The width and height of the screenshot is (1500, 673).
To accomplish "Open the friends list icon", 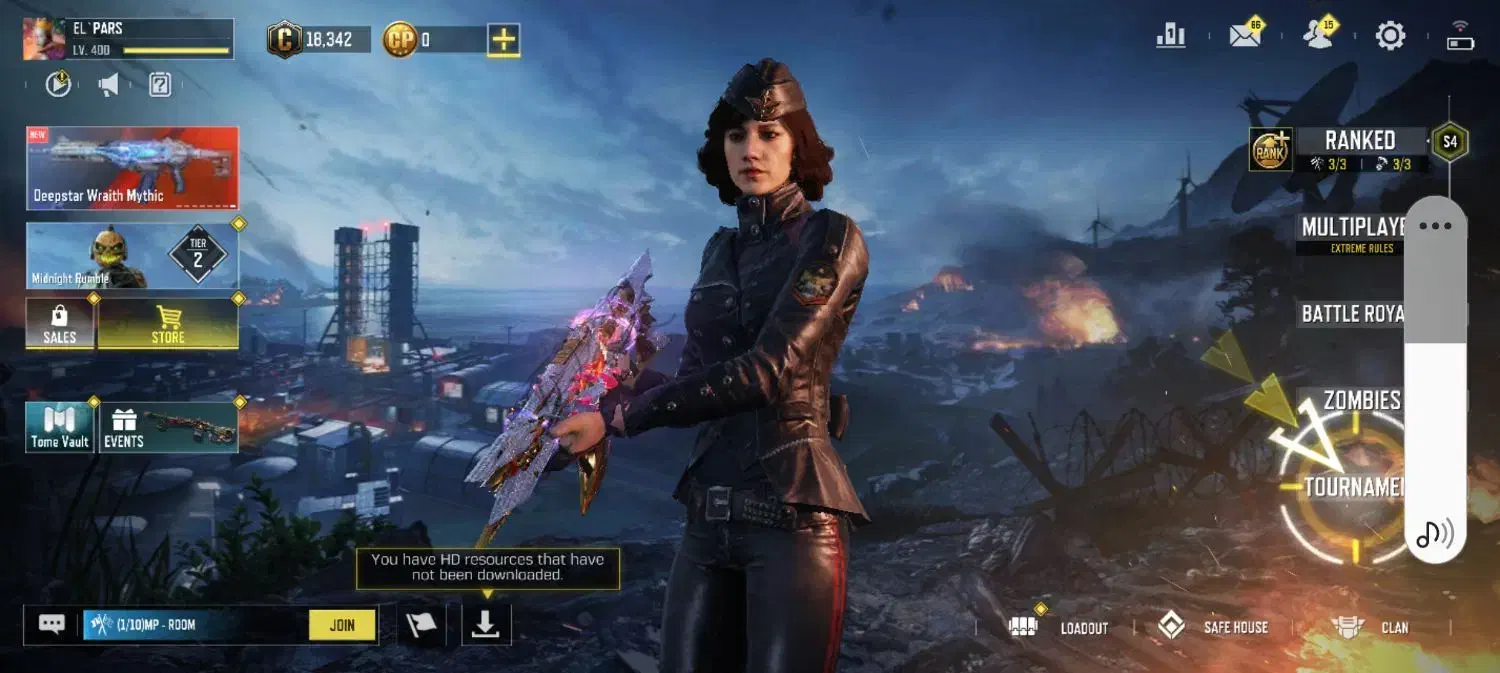I will [x=1319, y=36].
